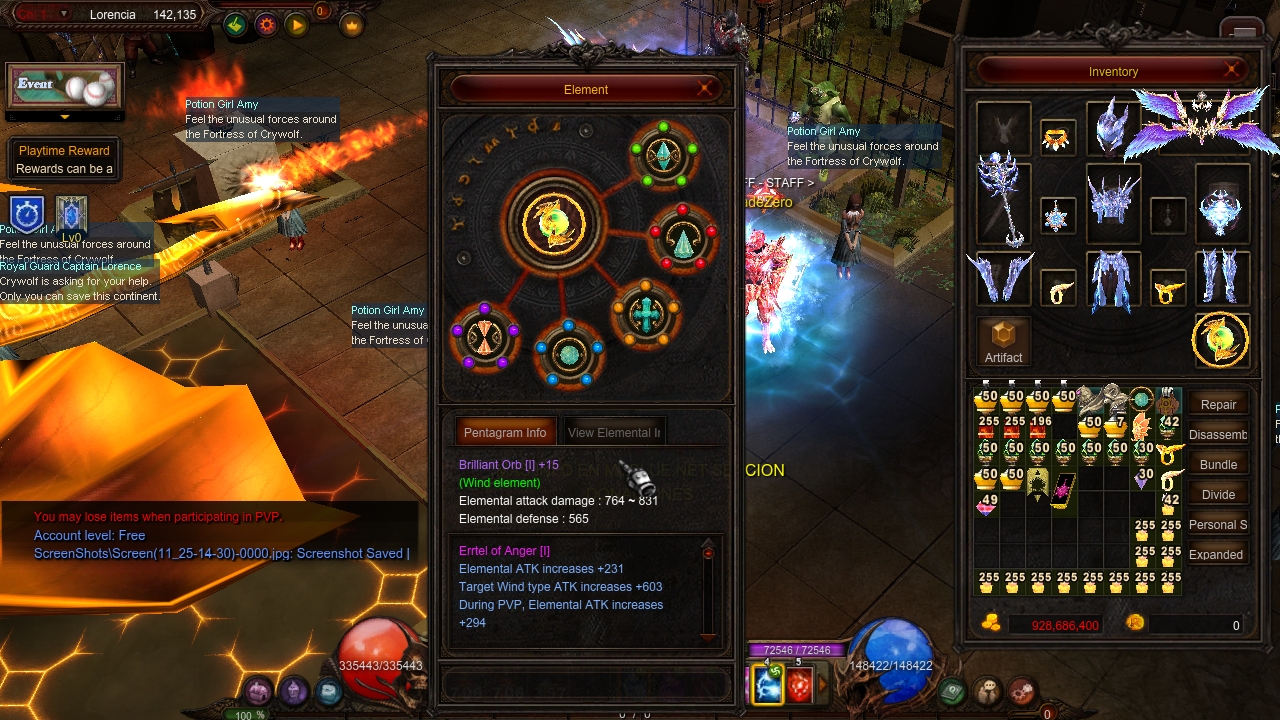The image size is (1280, 720).
Task: Select the central pentagram orb
Action: (553, 221)
